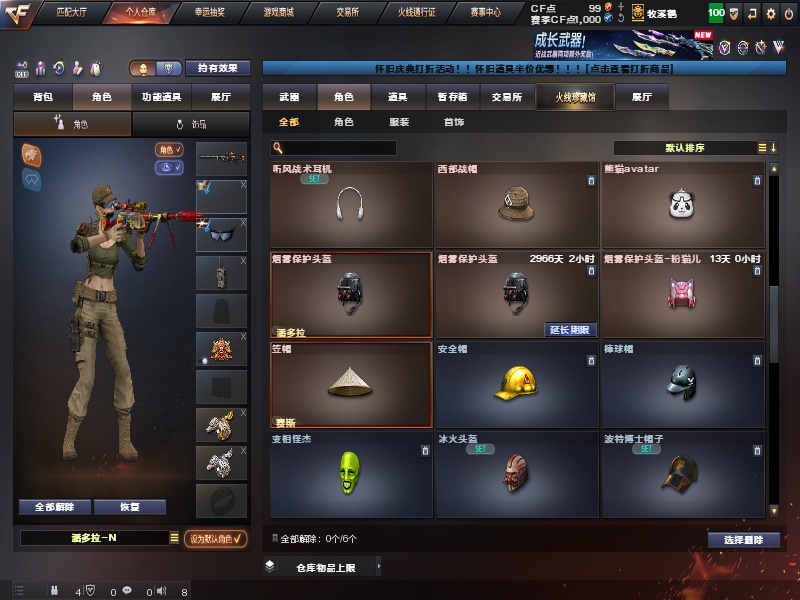
Task: Select the 服装 filter category
Action: [x=398, y=122]
